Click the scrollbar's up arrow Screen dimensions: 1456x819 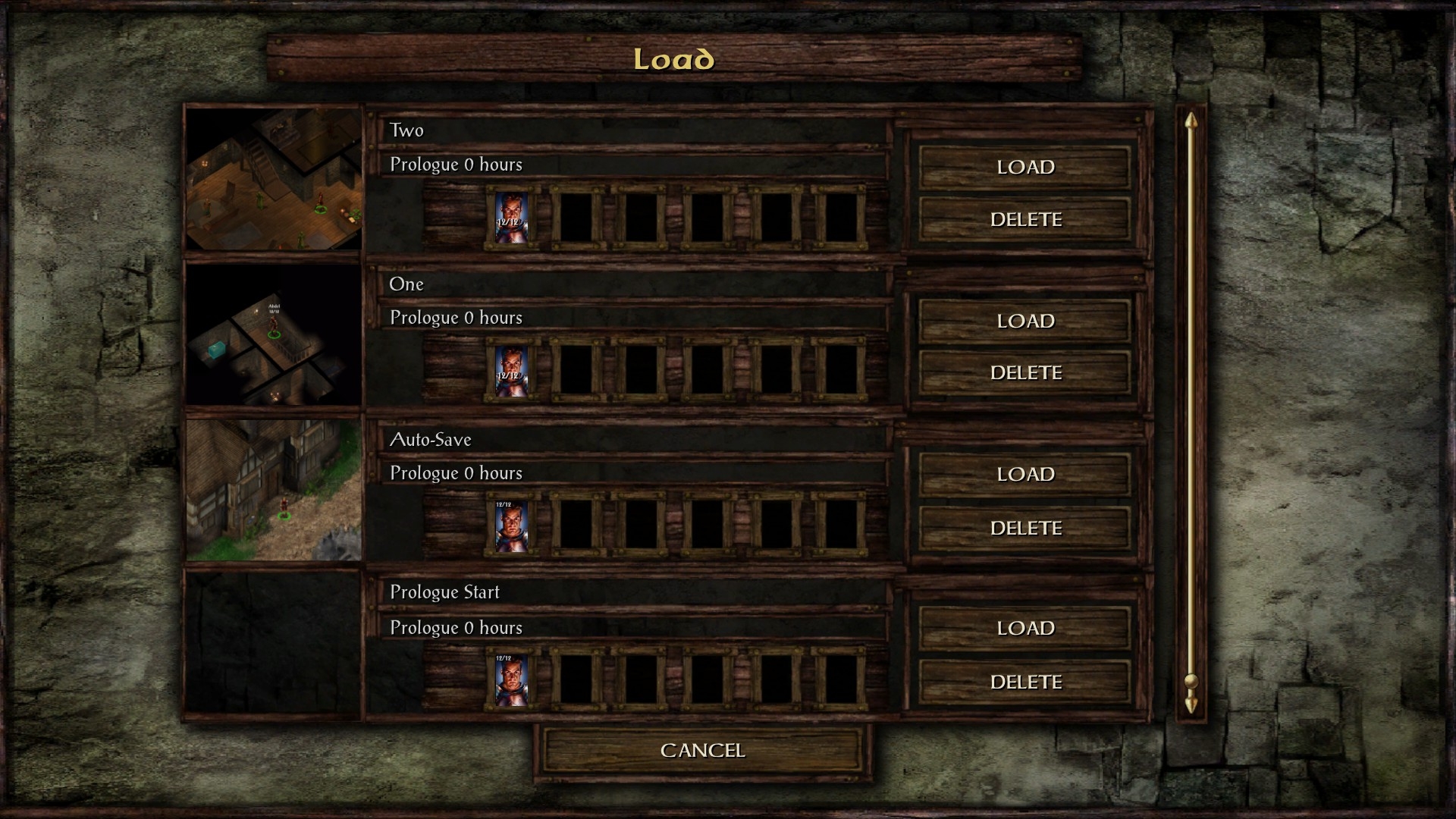(1191, 121)
